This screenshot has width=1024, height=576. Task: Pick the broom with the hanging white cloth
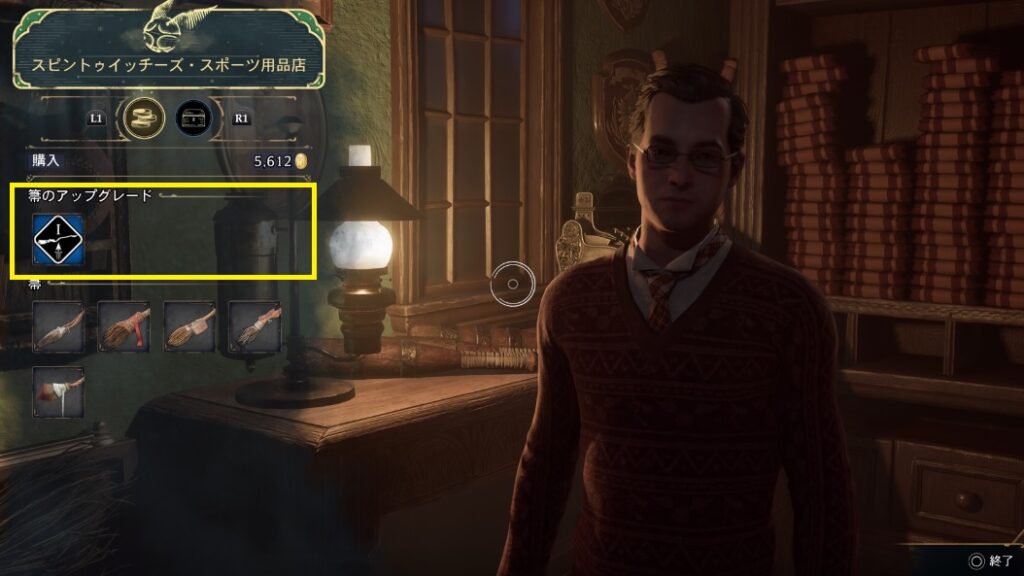[x=58, y=391]
